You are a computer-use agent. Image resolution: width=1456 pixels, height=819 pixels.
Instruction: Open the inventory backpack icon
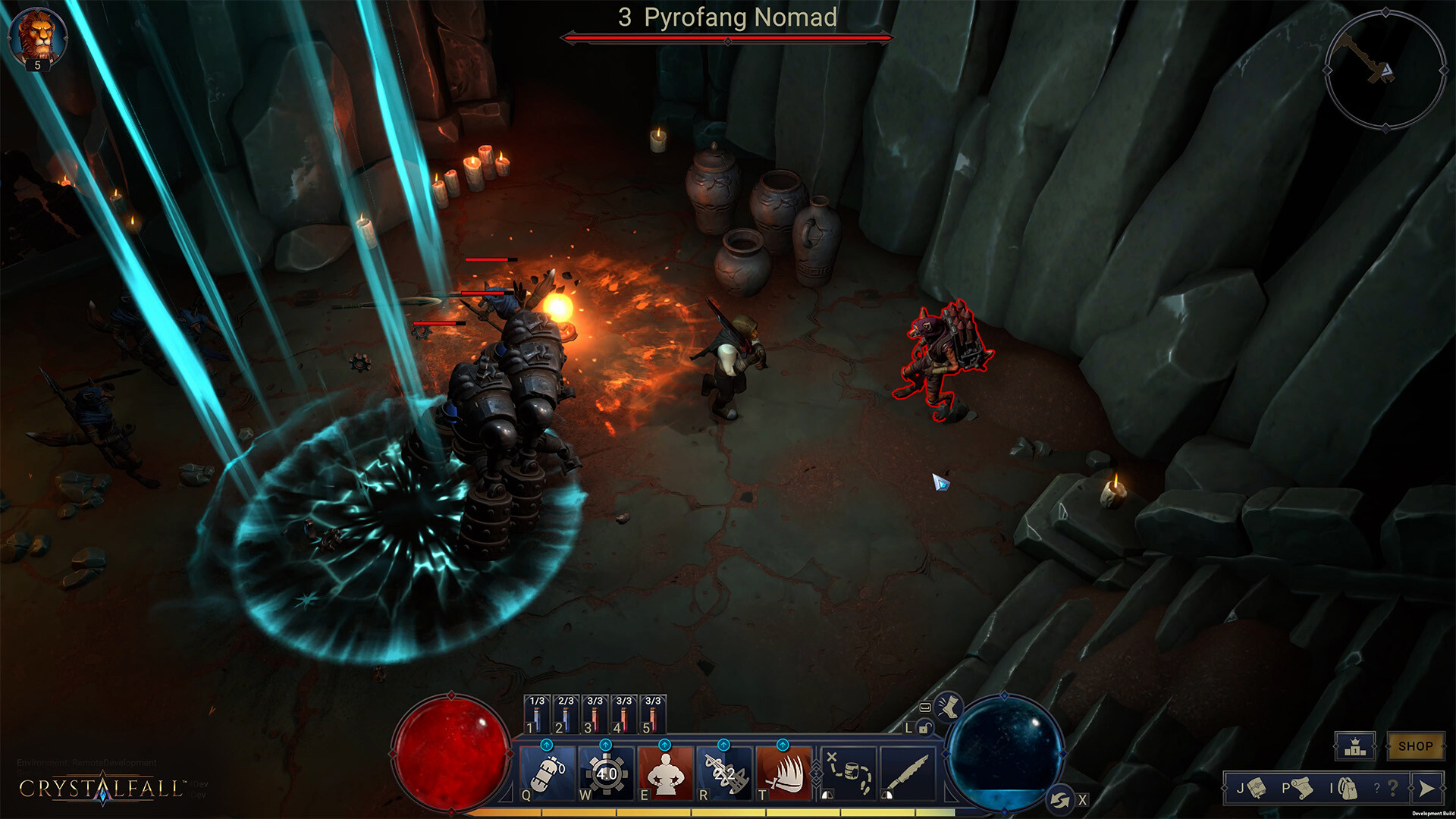point(1348,789)
